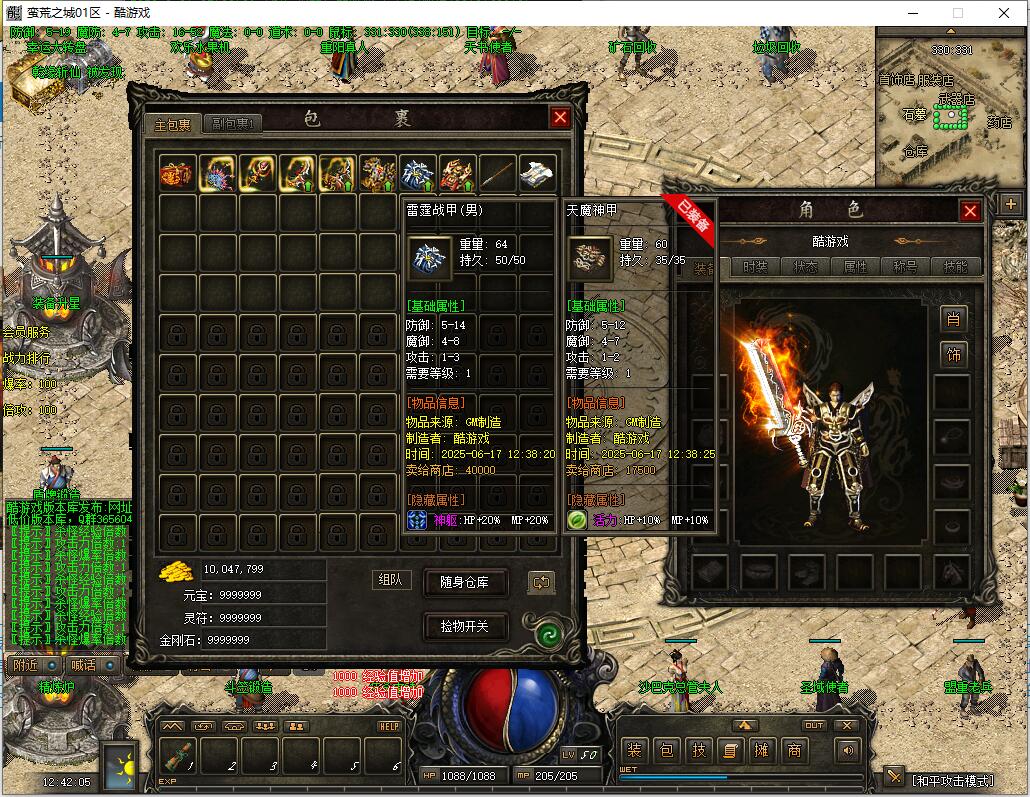Show the 称号 titles tab
Image resolution: width=1030 pixels, height=797 pixels.
904,267
